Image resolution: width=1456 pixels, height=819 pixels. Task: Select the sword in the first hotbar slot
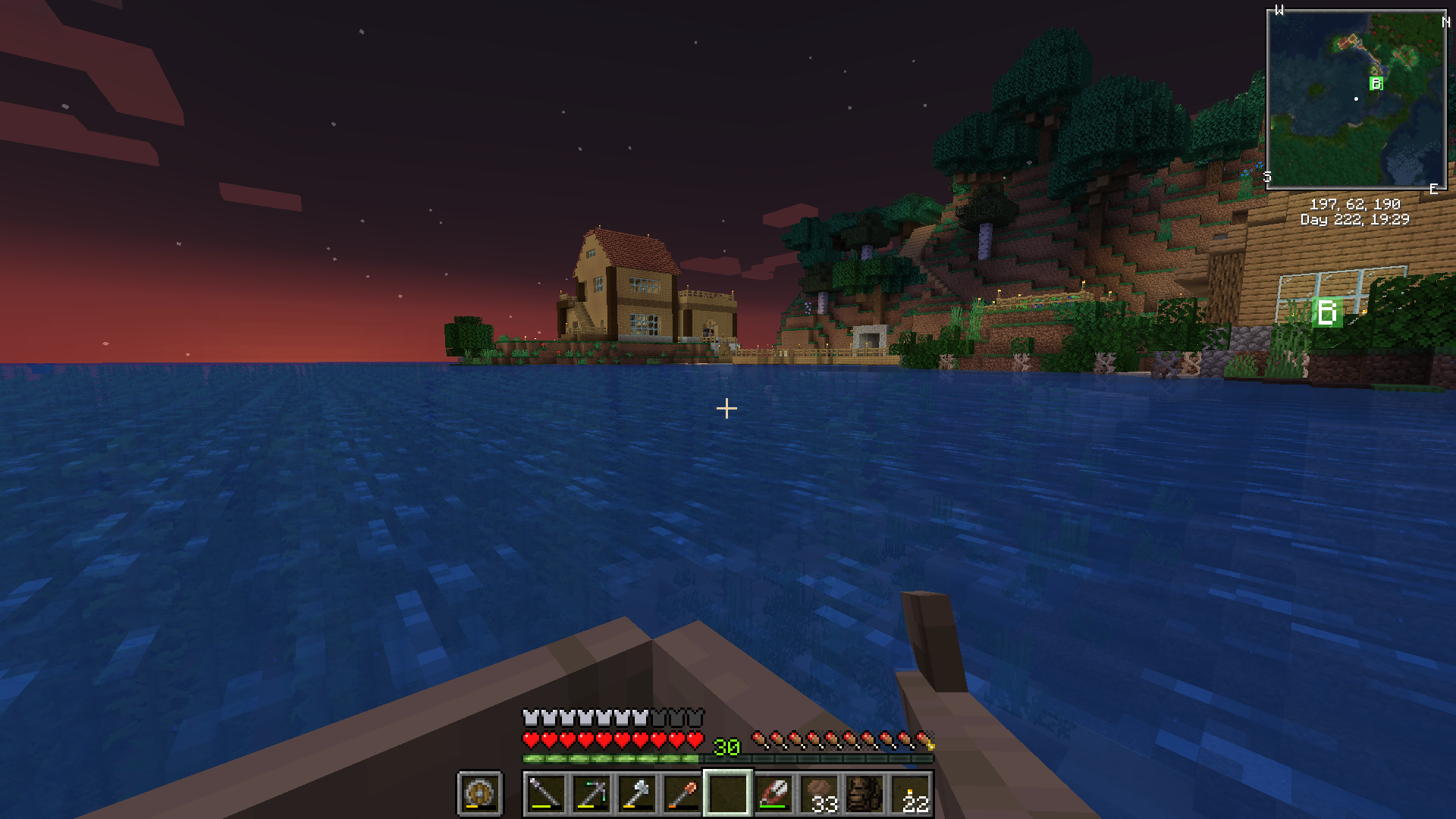[545, 794]
